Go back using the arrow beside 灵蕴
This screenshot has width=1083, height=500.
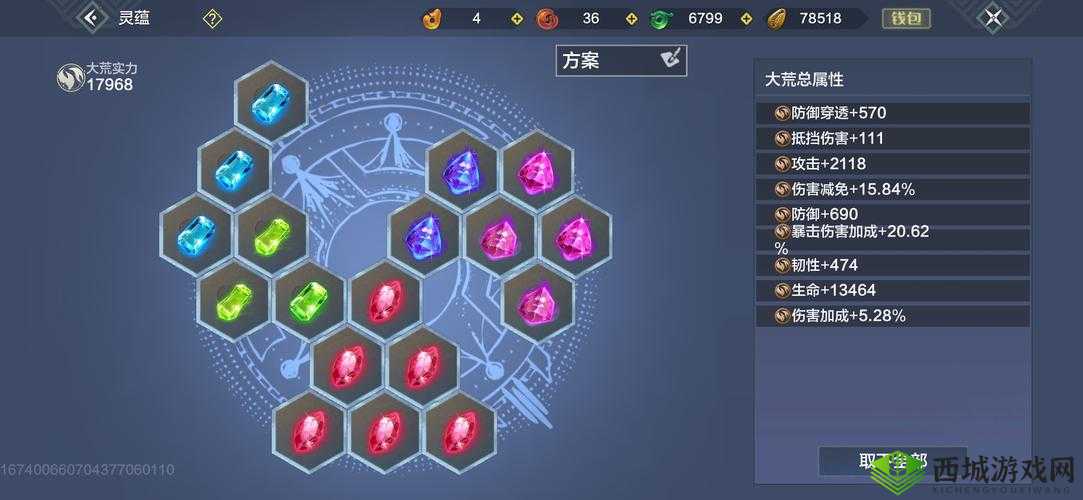point(94,17)
